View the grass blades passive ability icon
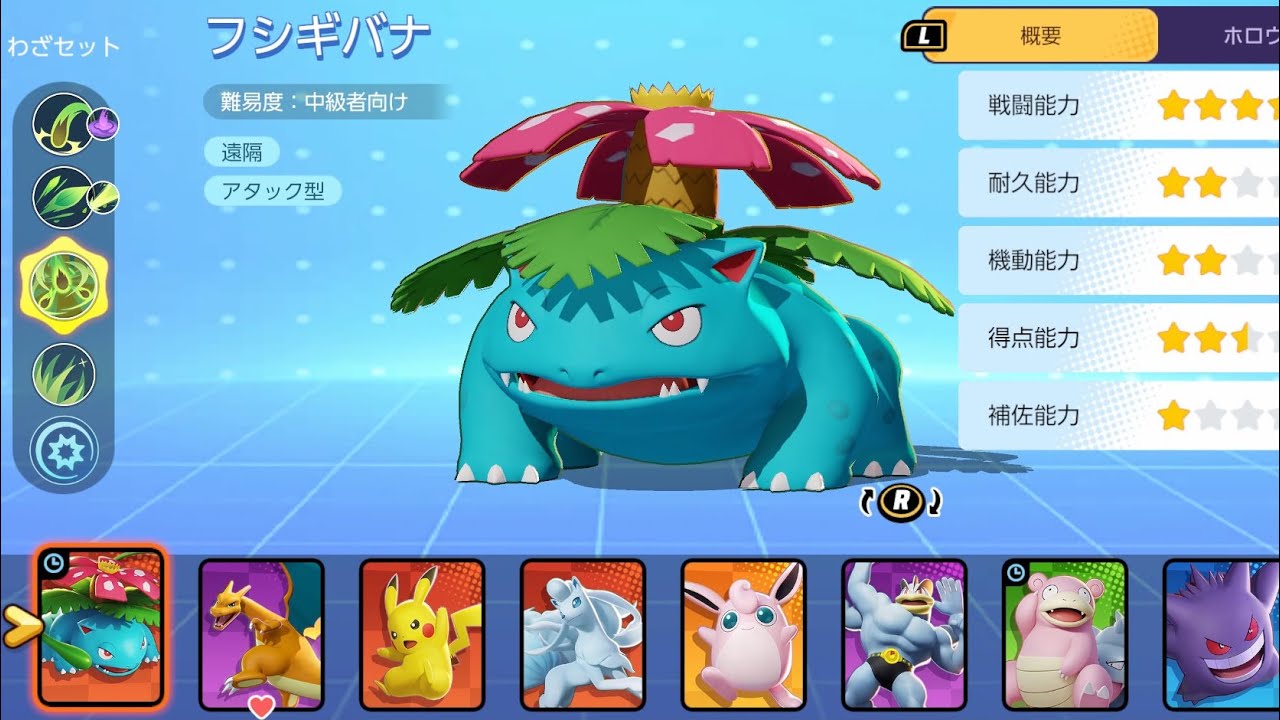Screen dimensions: 1280x720 (x=64, y=374)
